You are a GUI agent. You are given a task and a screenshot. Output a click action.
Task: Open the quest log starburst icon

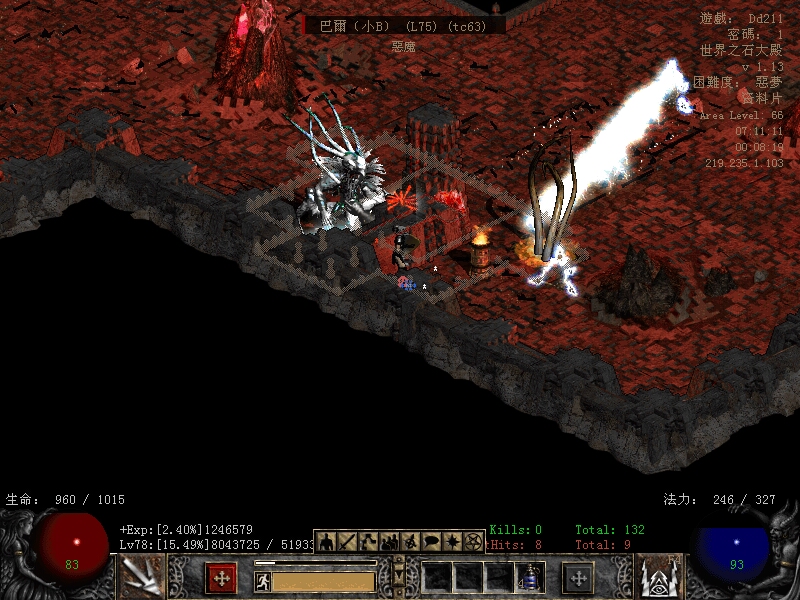click(x=452, y=541)
